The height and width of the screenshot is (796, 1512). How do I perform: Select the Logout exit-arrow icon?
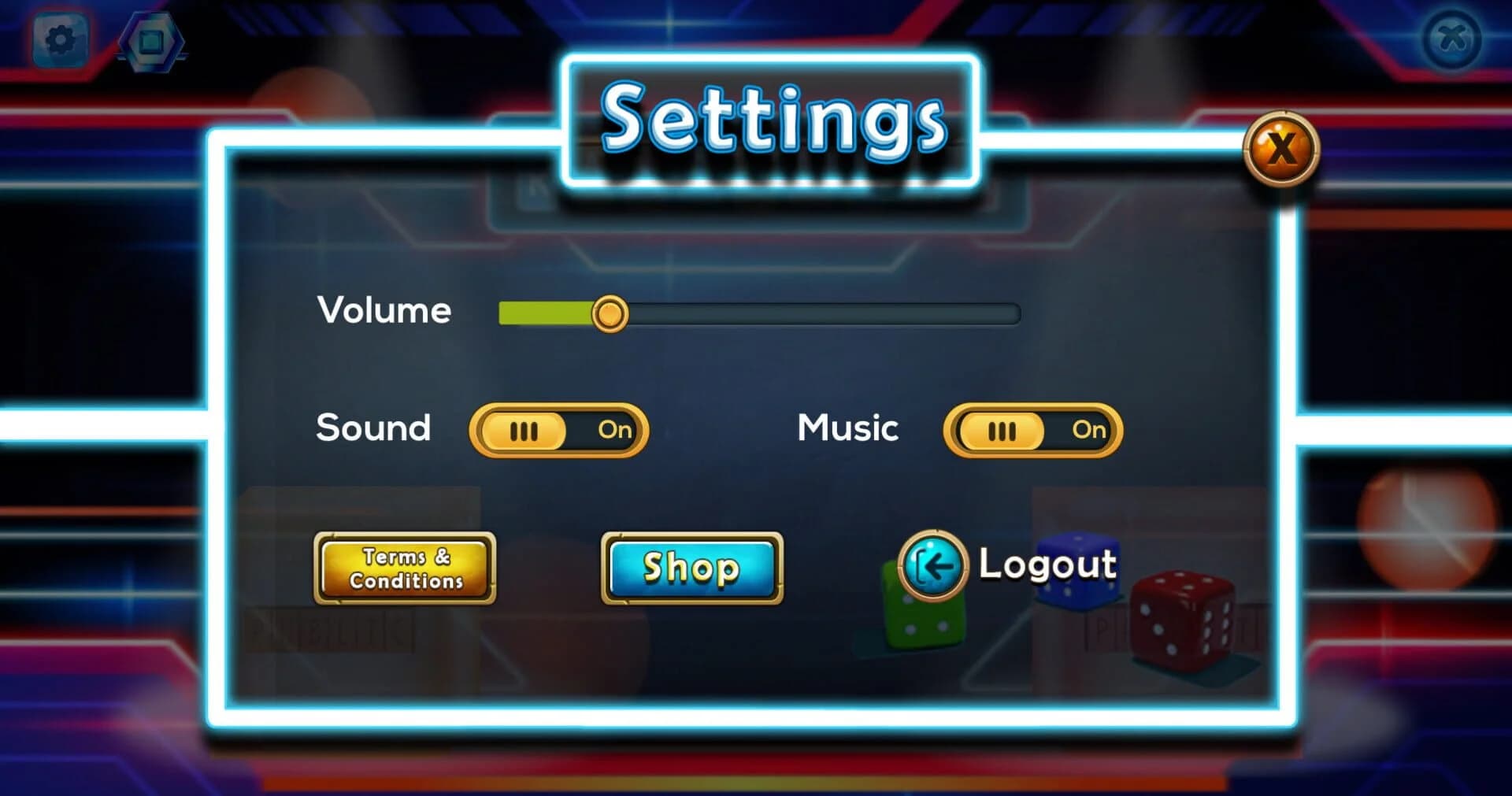933,565
